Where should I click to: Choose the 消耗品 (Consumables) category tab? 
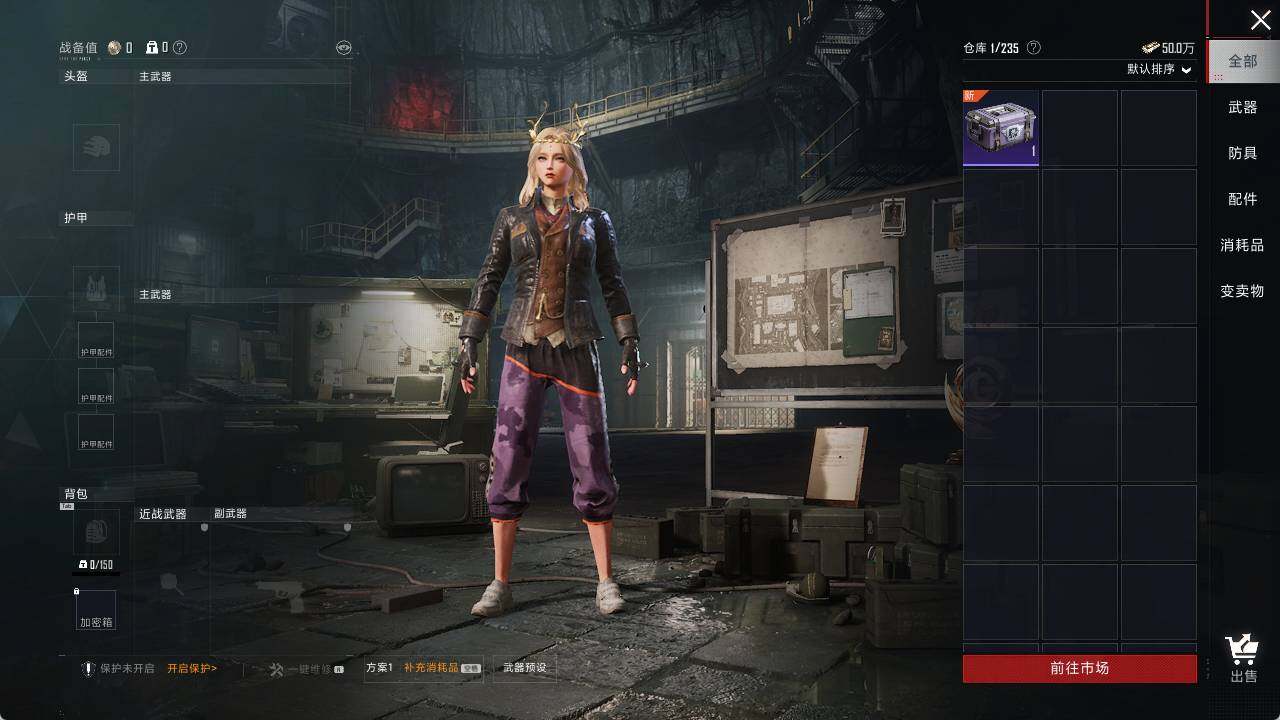1242,245
